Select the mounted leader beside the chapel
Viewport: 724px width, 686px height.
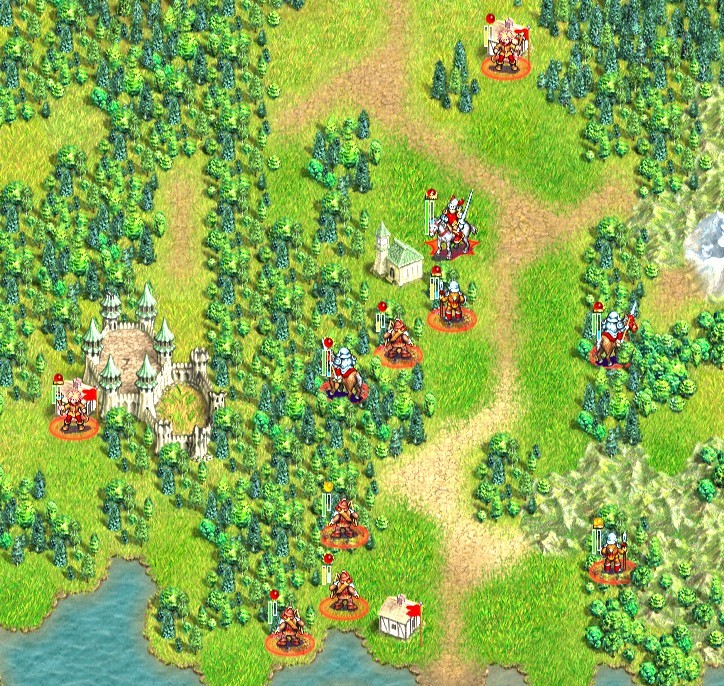click(x=455, y=226)
